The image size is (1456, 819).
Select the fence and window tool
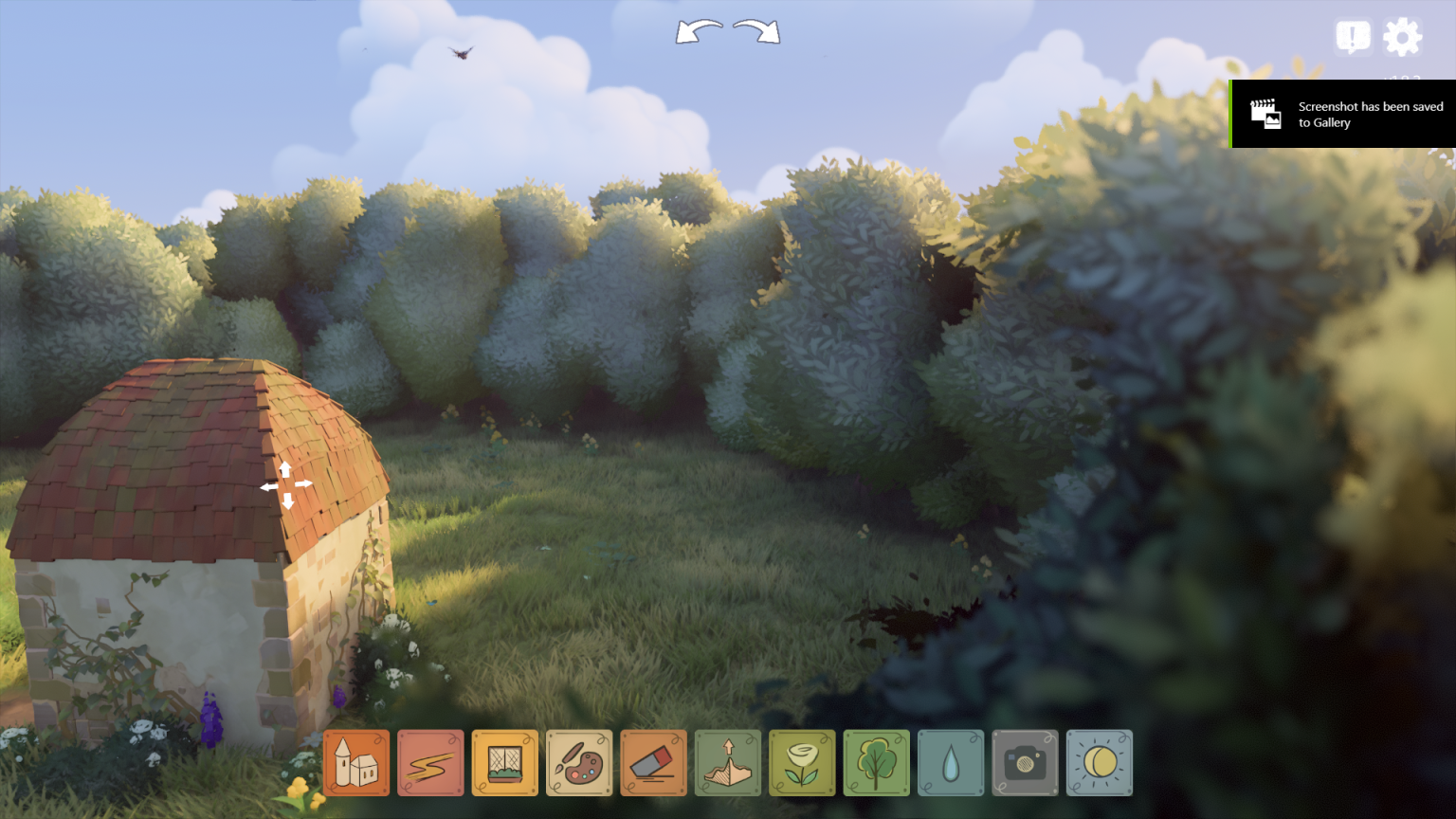click(x=504, y=763)
